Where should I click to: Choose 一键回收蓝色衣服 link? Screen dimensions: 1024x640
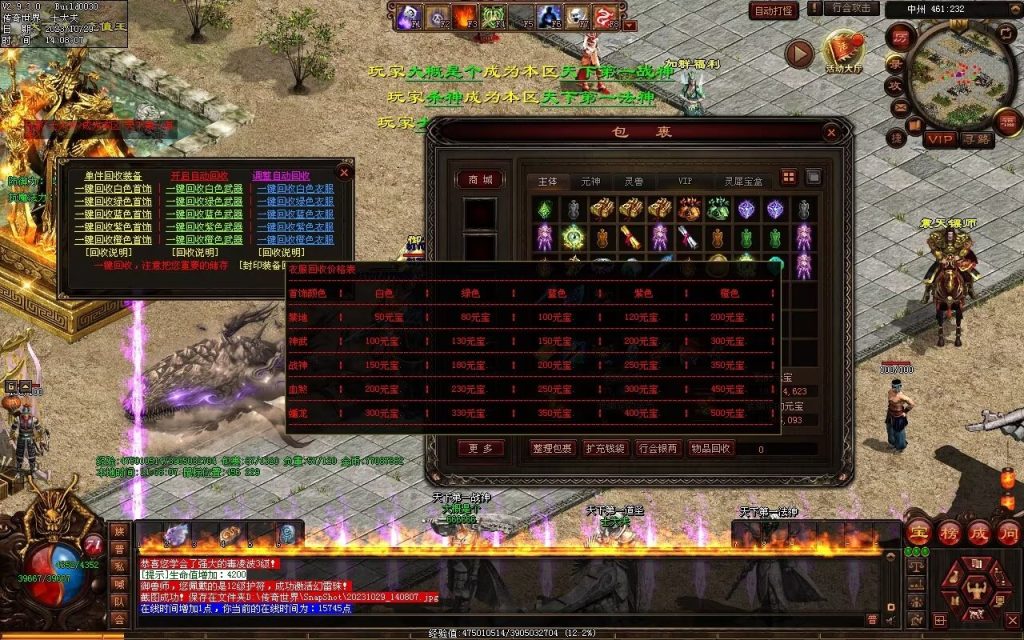click(295, 214)
